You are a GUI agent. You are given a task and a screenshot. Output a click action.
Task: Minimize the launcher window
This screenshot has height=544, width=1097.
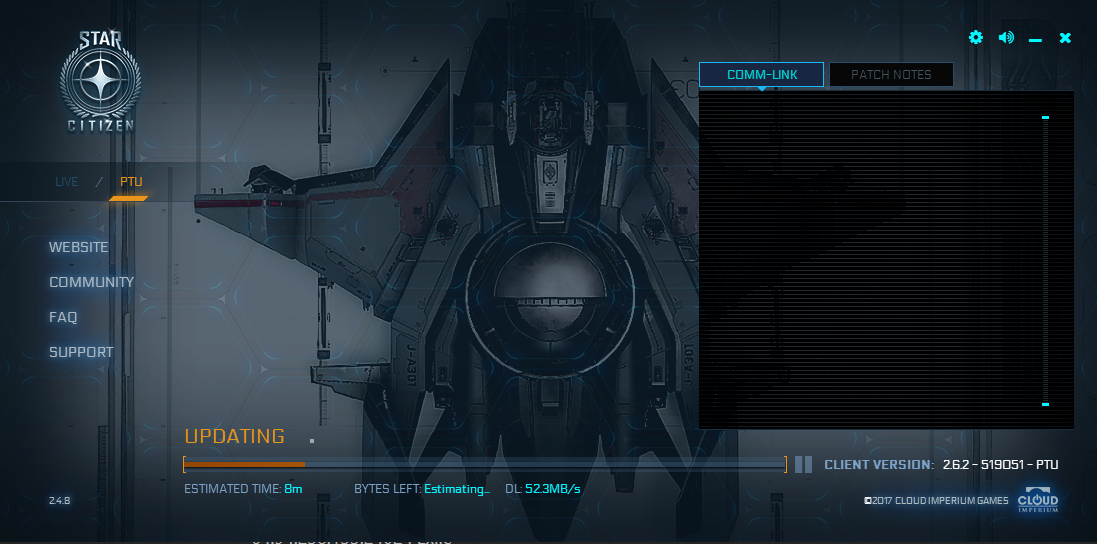pos(1035,39)
